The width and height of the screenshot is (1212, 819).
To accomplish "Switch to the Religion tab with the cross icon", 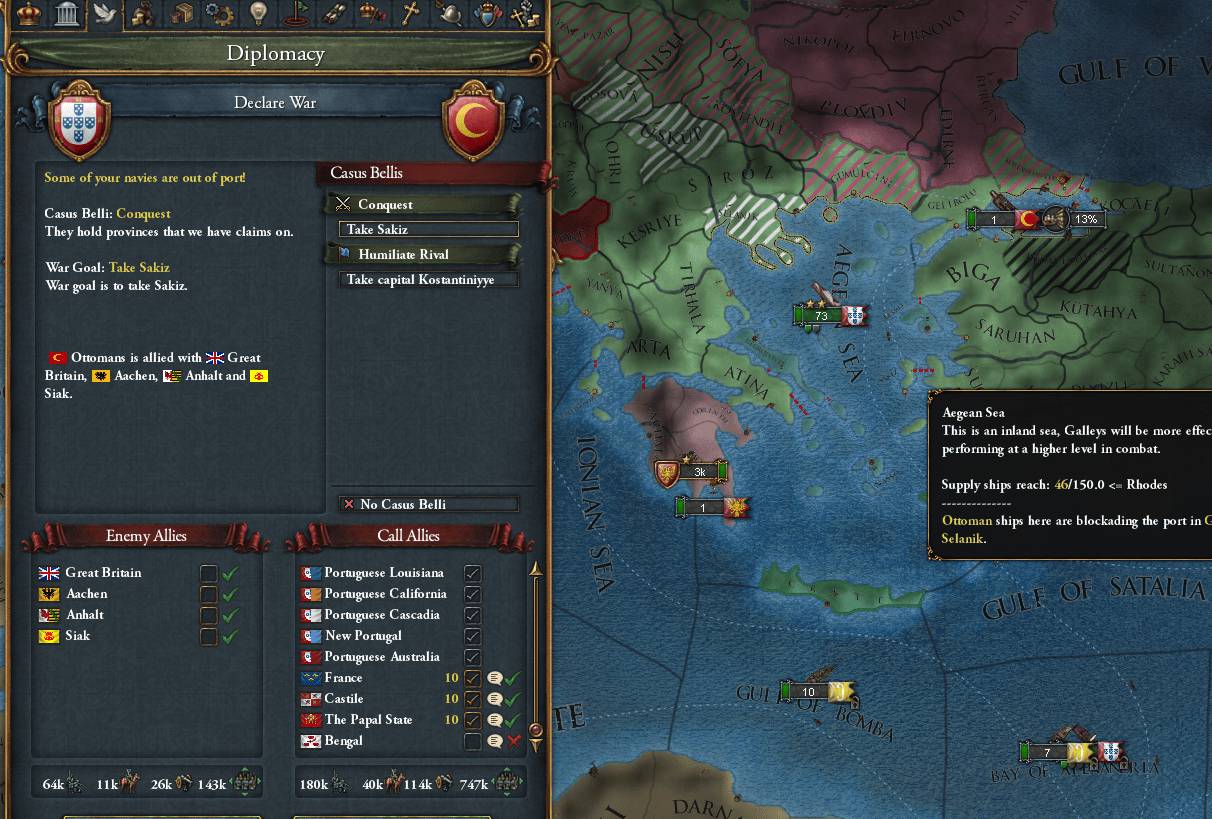I will pyautogui.click(x=410, y=14).
